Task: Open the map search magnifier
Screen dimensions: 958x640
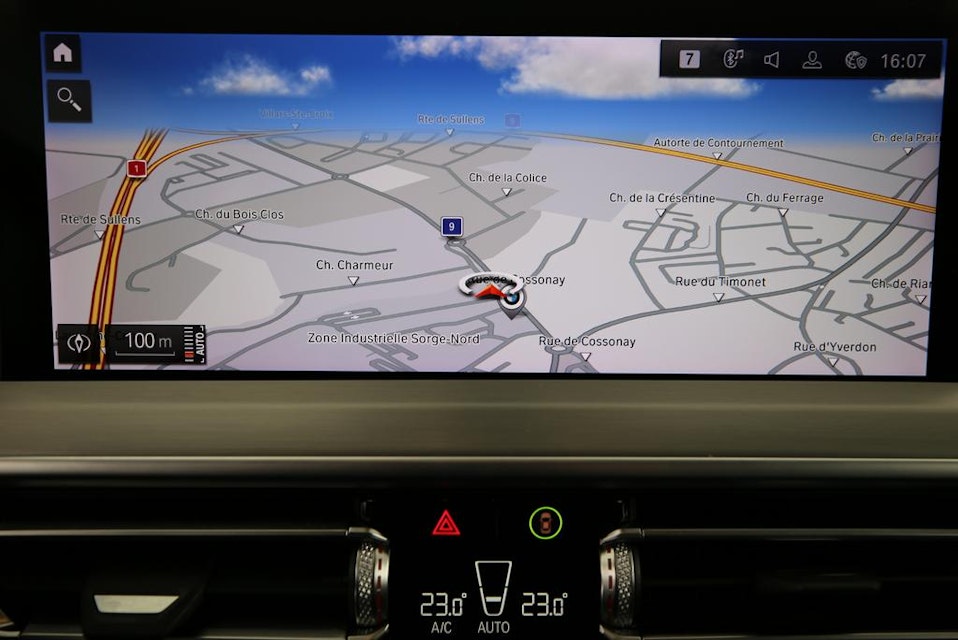Action: pos(68,100)
